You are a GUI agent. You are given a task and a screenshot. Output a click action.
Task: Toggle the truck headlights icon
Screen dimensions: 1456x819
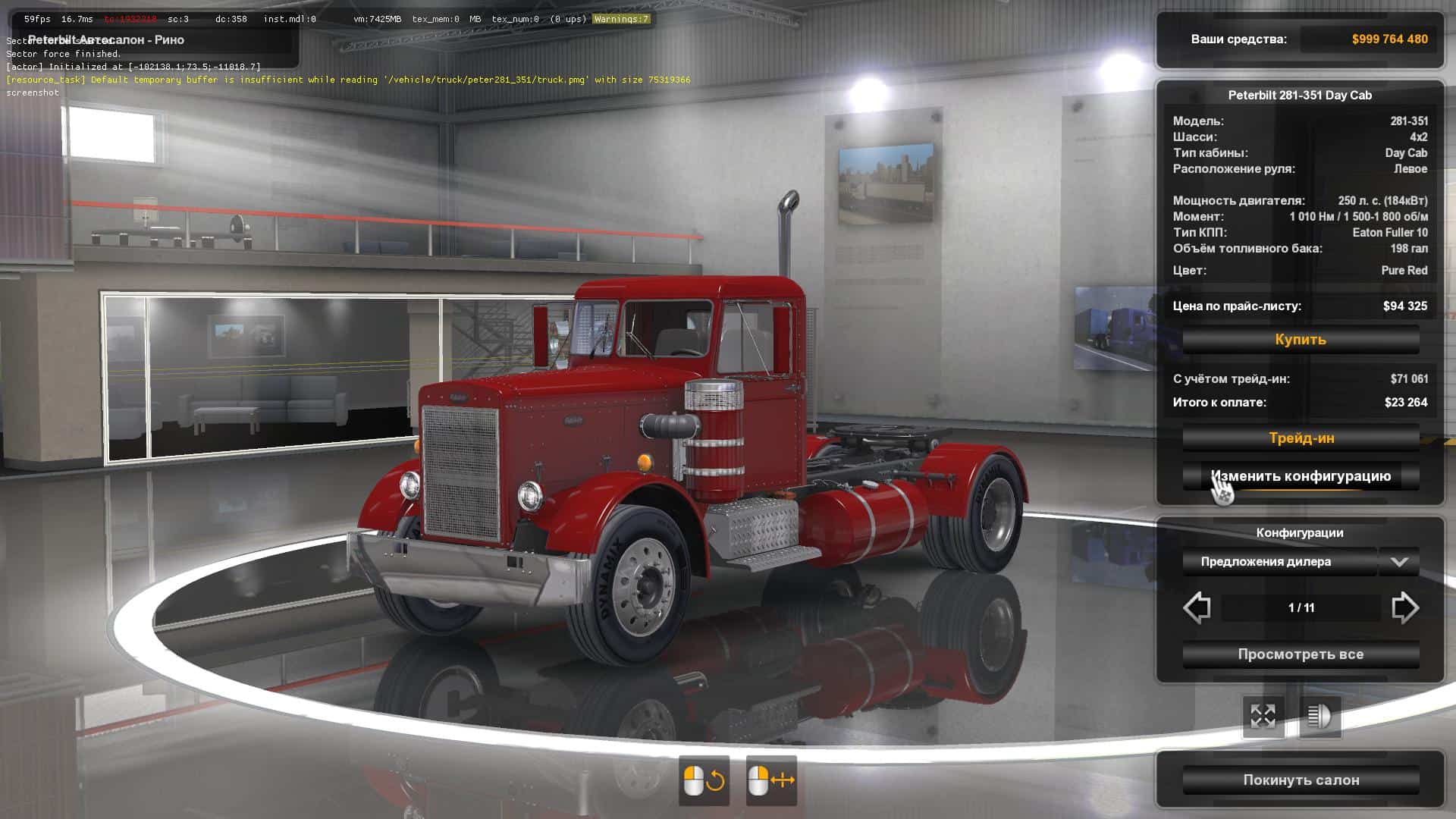point(1319,716)
